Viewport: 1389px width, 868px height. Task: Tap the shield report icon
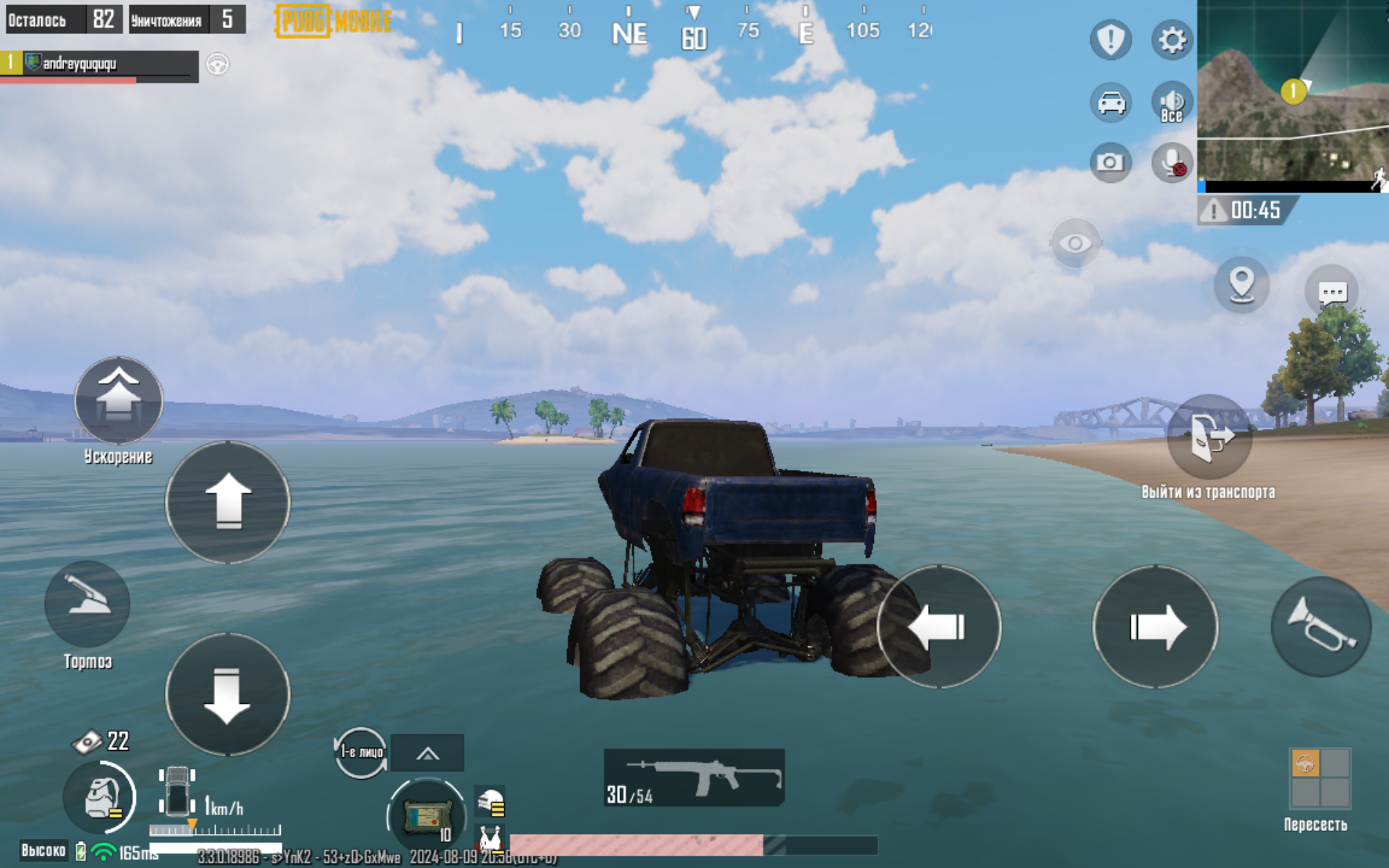pyautogui.click(x=1110, y=40)
